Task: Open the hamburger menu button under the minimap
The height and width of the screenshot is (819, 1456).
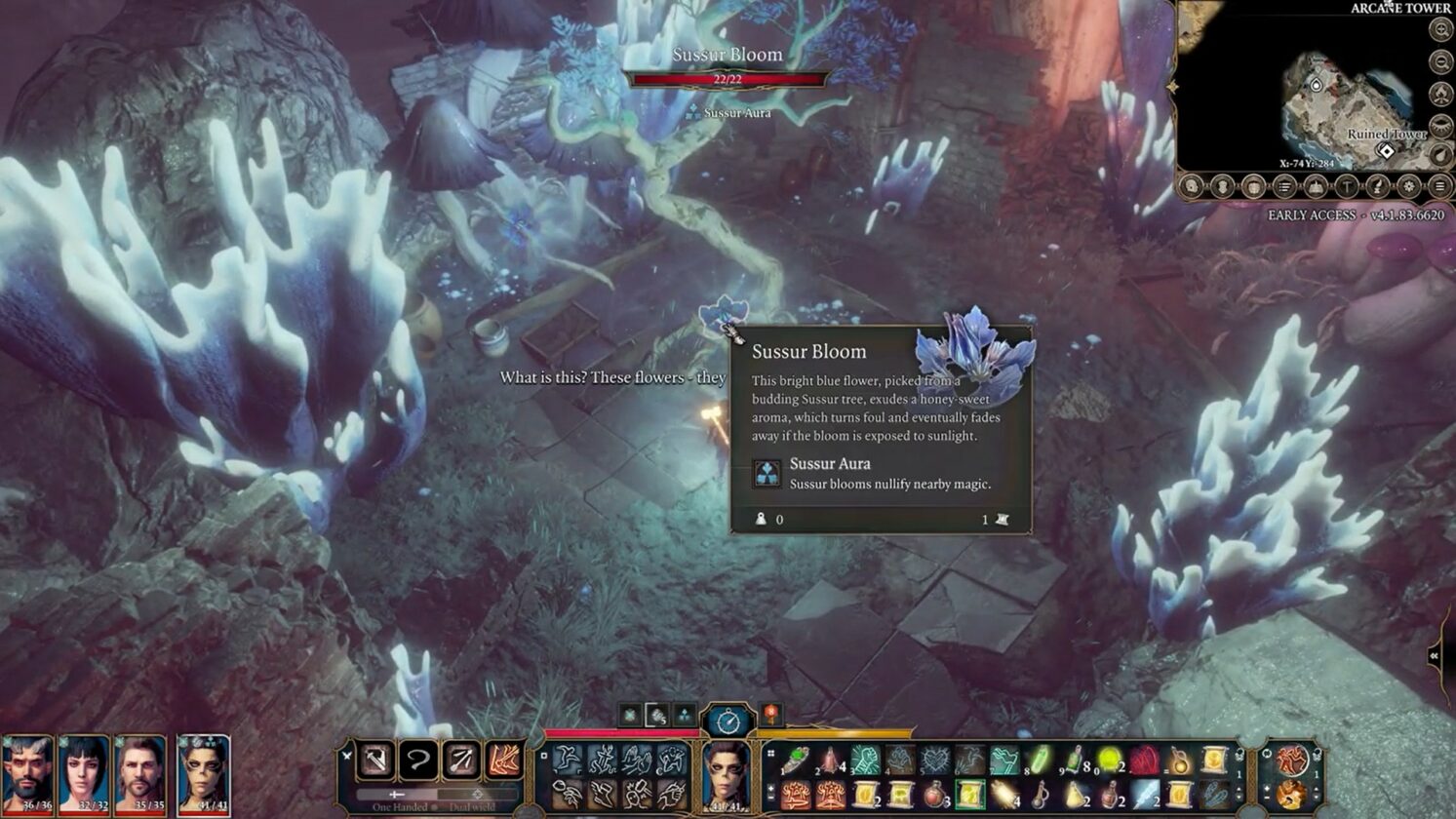Action: coord(1439,186)
